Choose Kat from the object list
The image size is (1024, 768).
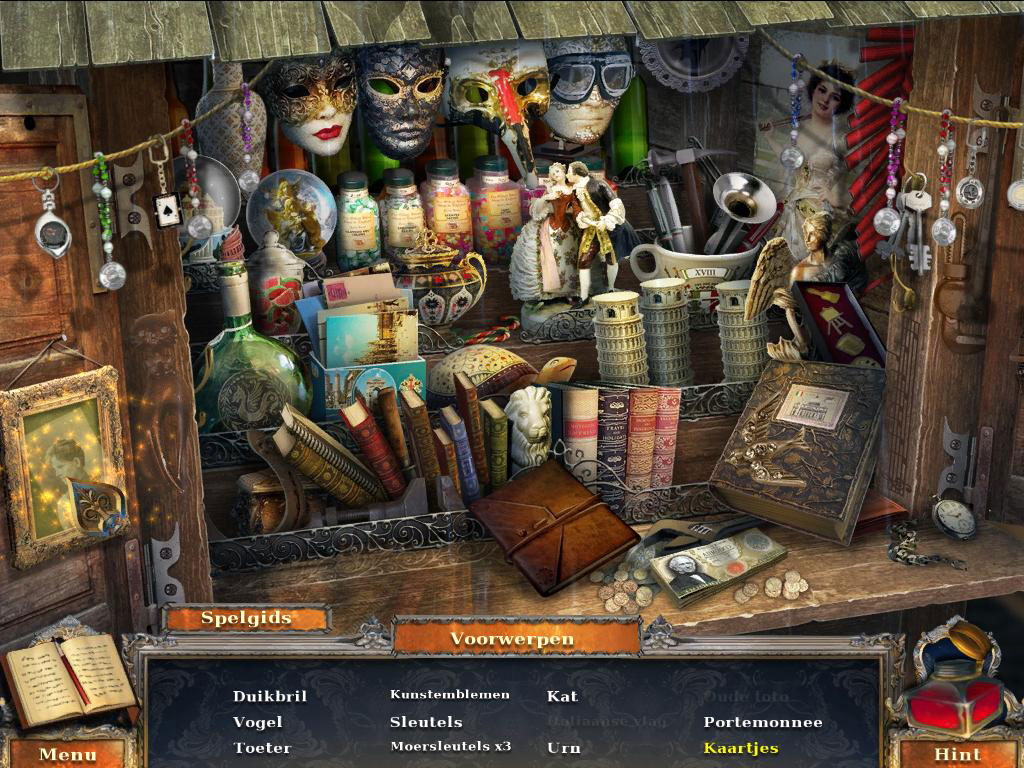click(562, 696)
